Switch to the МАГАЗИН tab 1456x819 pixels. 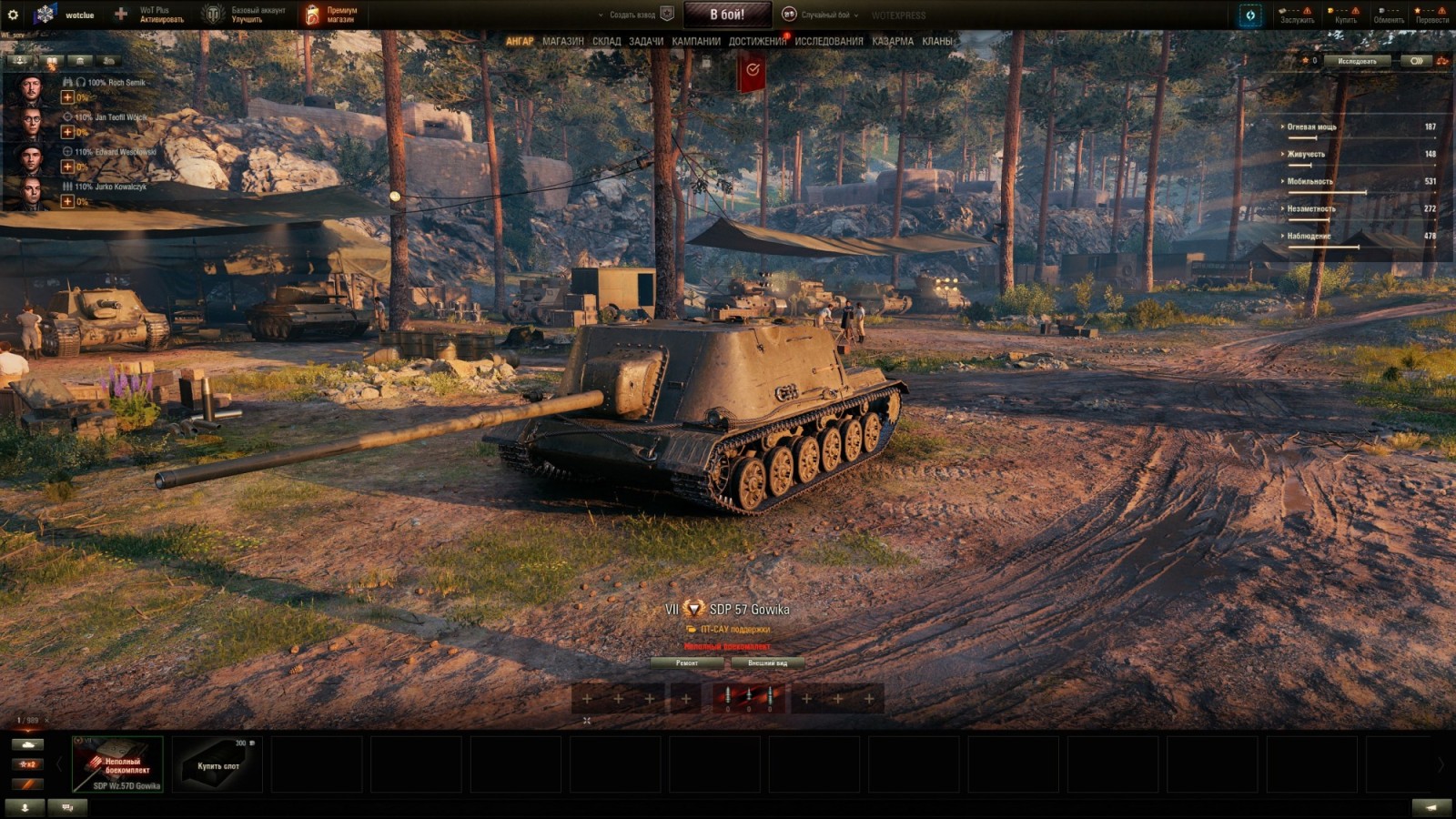point(562,41)
